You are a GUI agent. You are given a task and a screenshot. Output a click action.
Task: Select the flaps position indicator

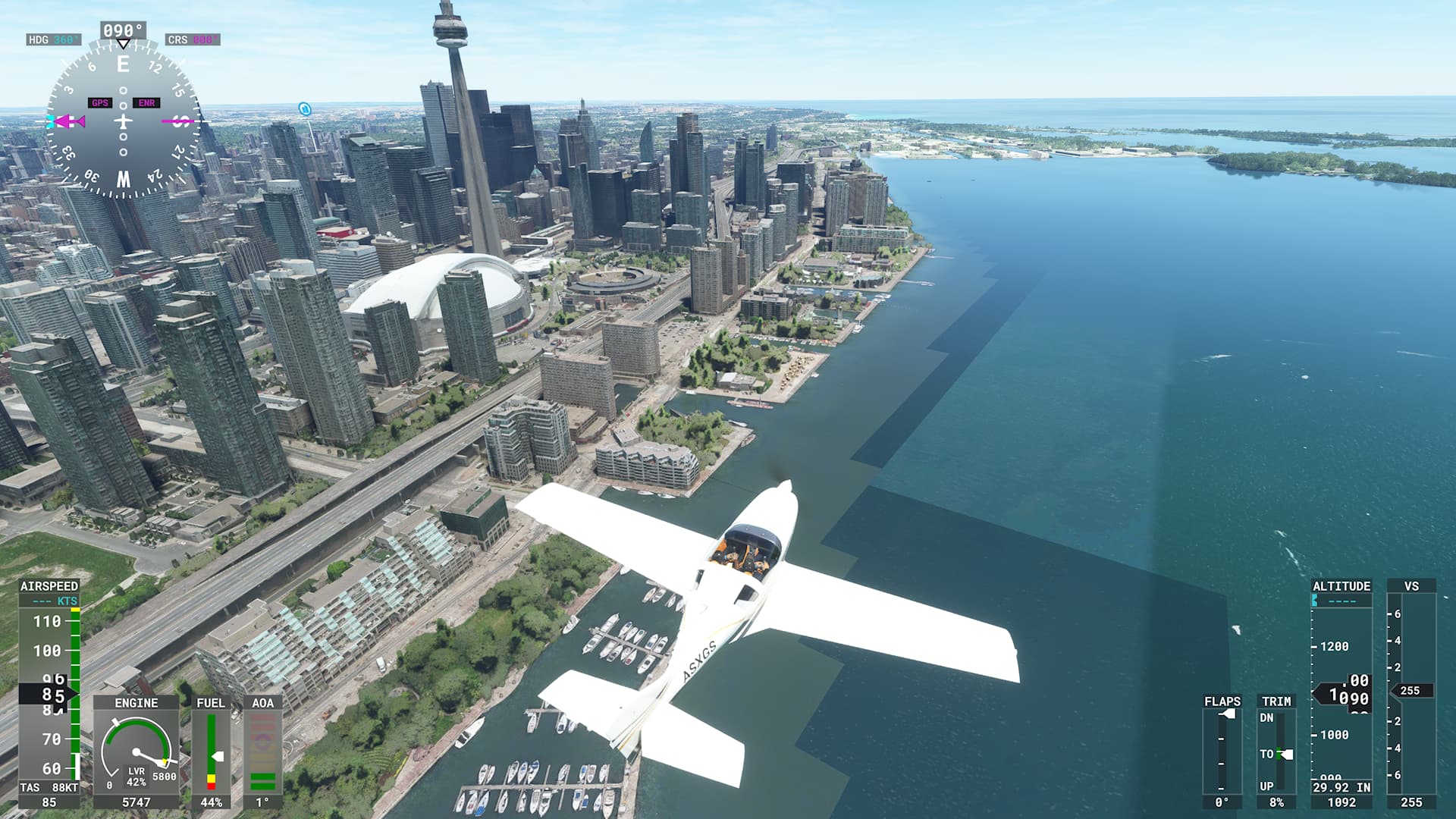(x=1222, y=751)
